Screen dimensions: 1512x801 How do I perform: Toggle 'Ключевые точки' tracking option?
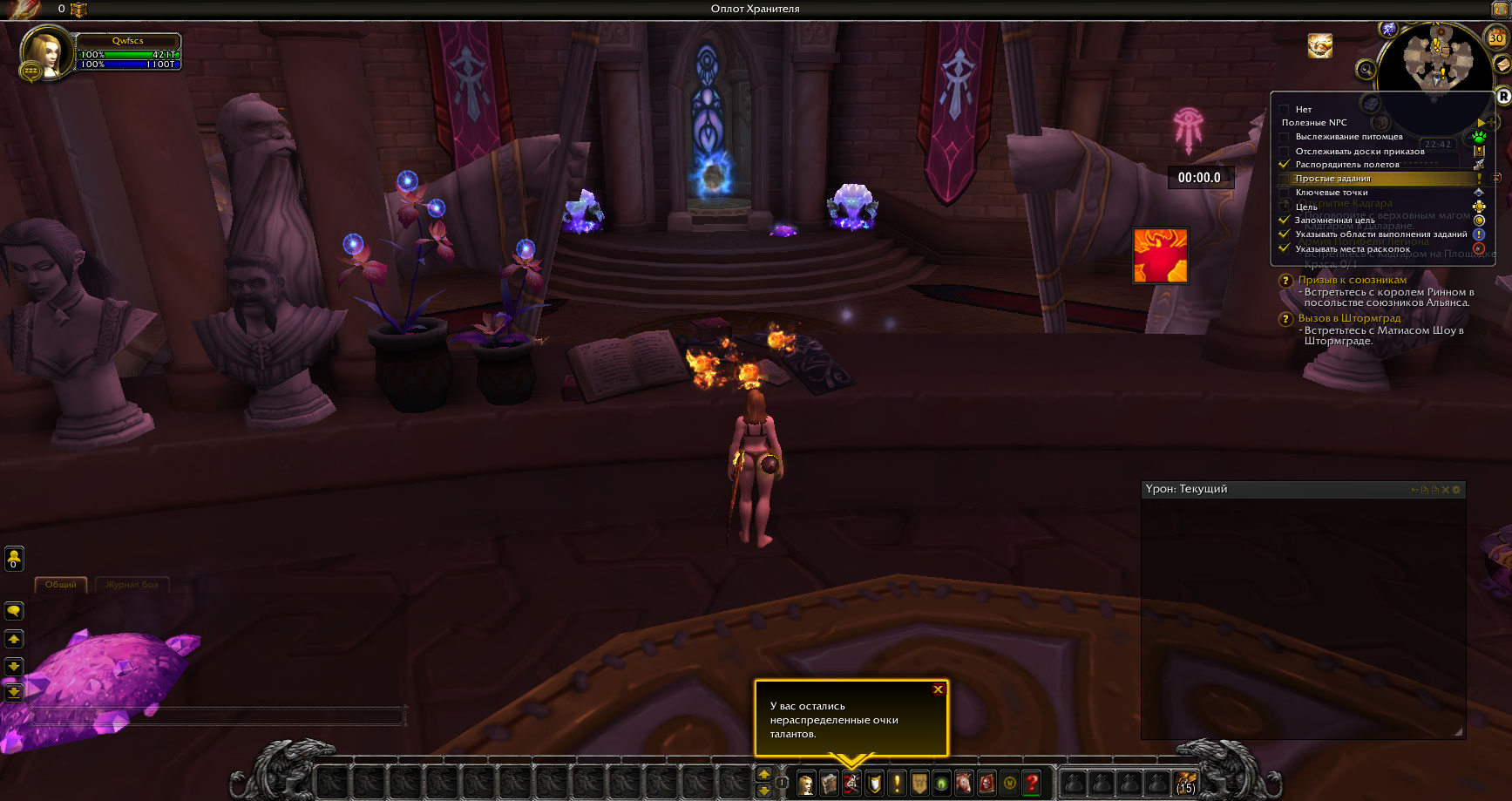[1331, 193]
